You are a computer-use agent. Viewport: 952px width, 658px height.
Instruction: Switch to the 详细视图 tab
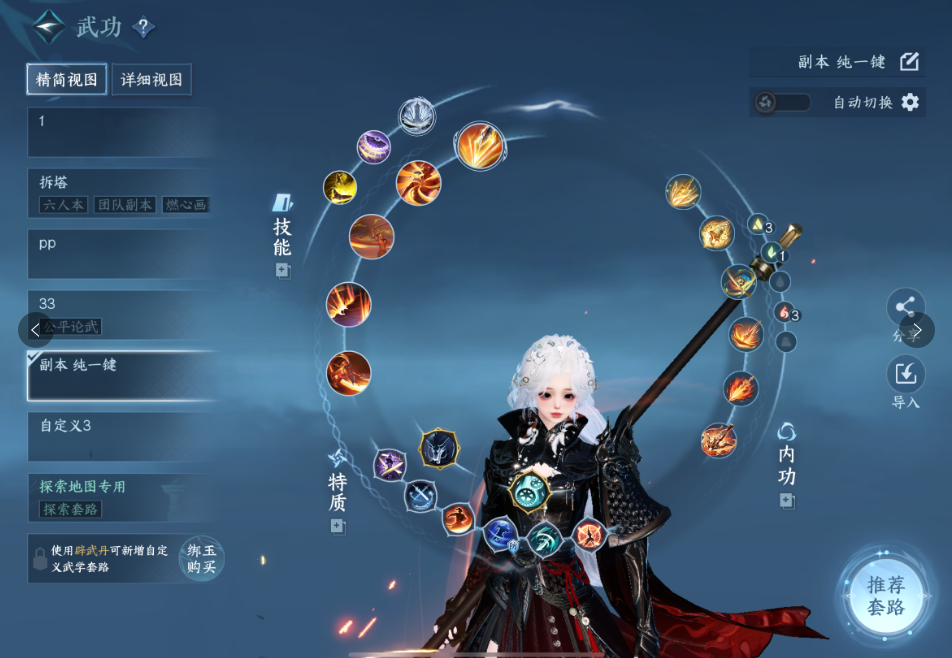click(151, 80)
